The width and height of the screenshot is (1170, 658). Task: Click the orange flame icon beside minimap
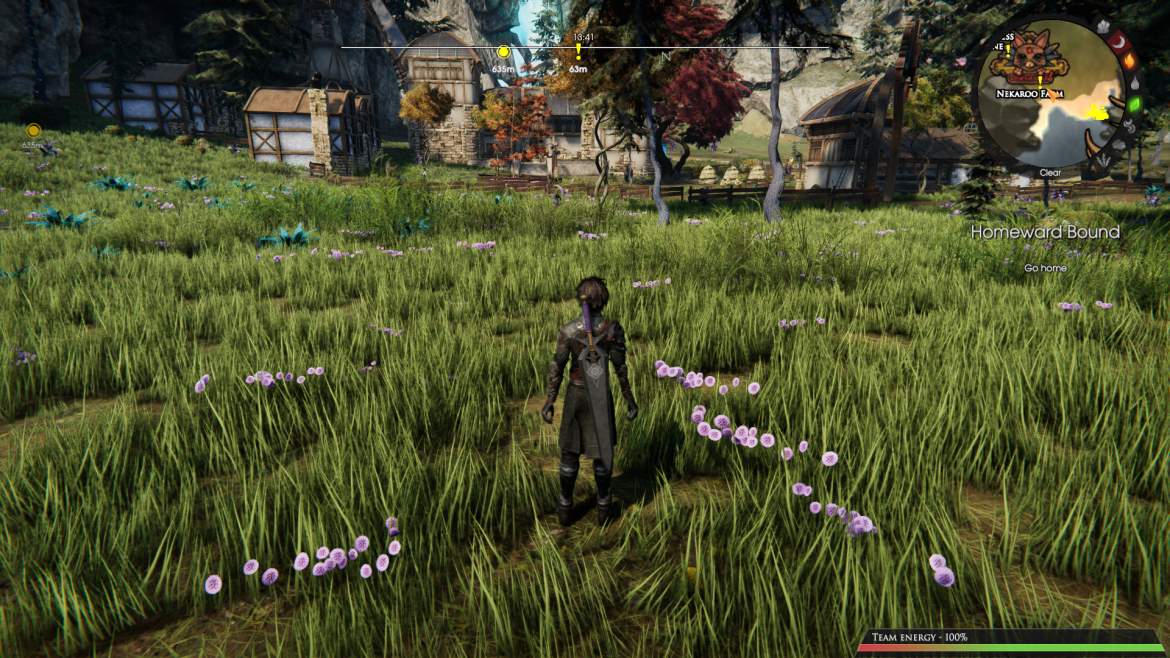(x=1130, y=61)
